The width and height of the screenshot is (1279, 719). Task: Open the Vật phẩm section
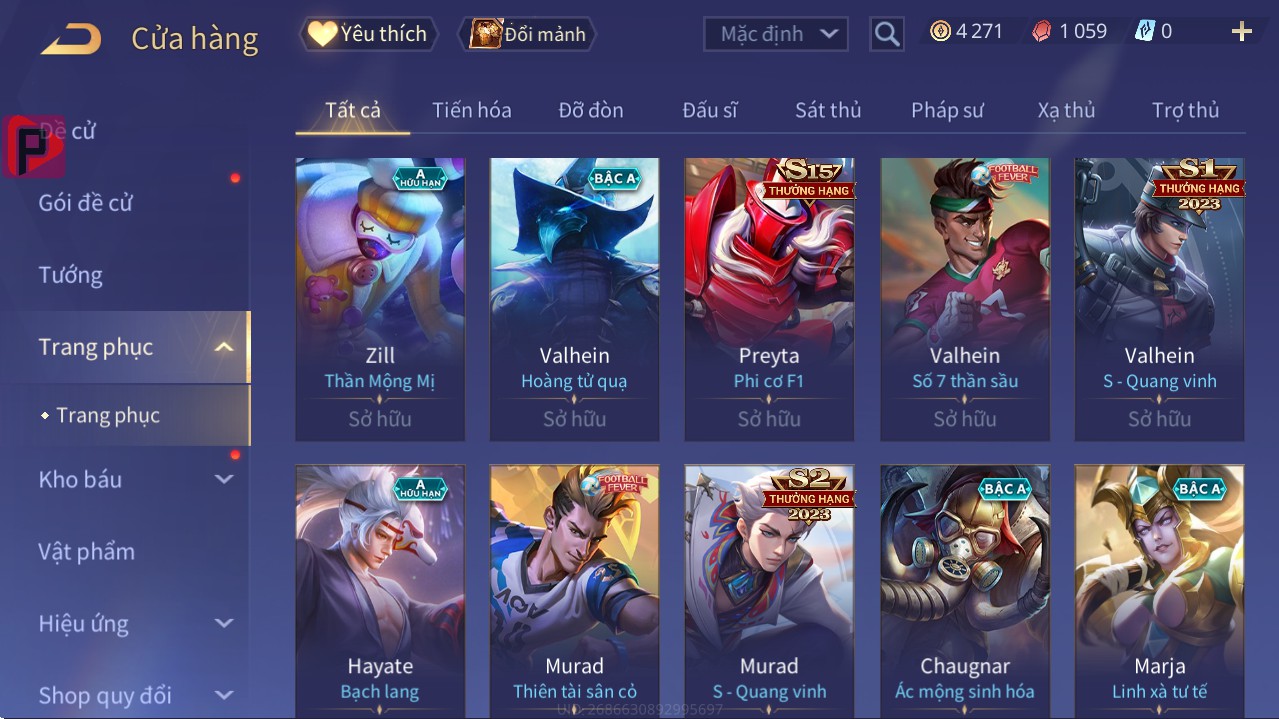86,551
